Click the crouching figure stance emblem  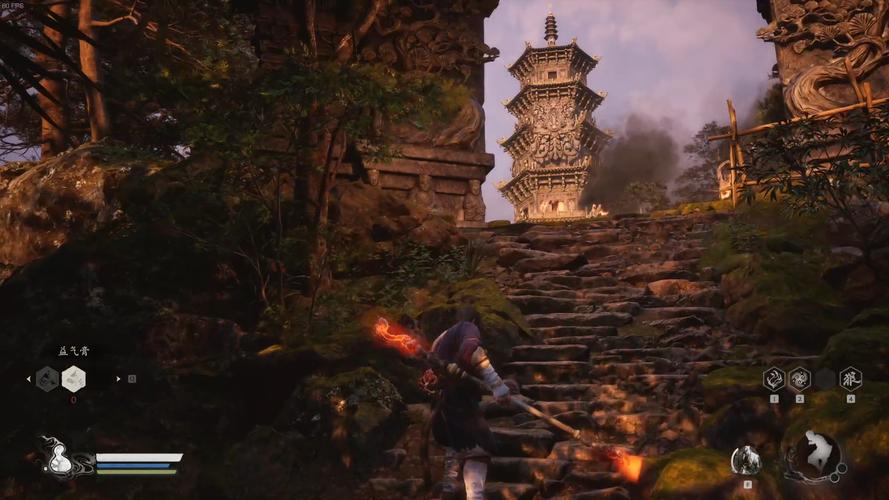813,456
